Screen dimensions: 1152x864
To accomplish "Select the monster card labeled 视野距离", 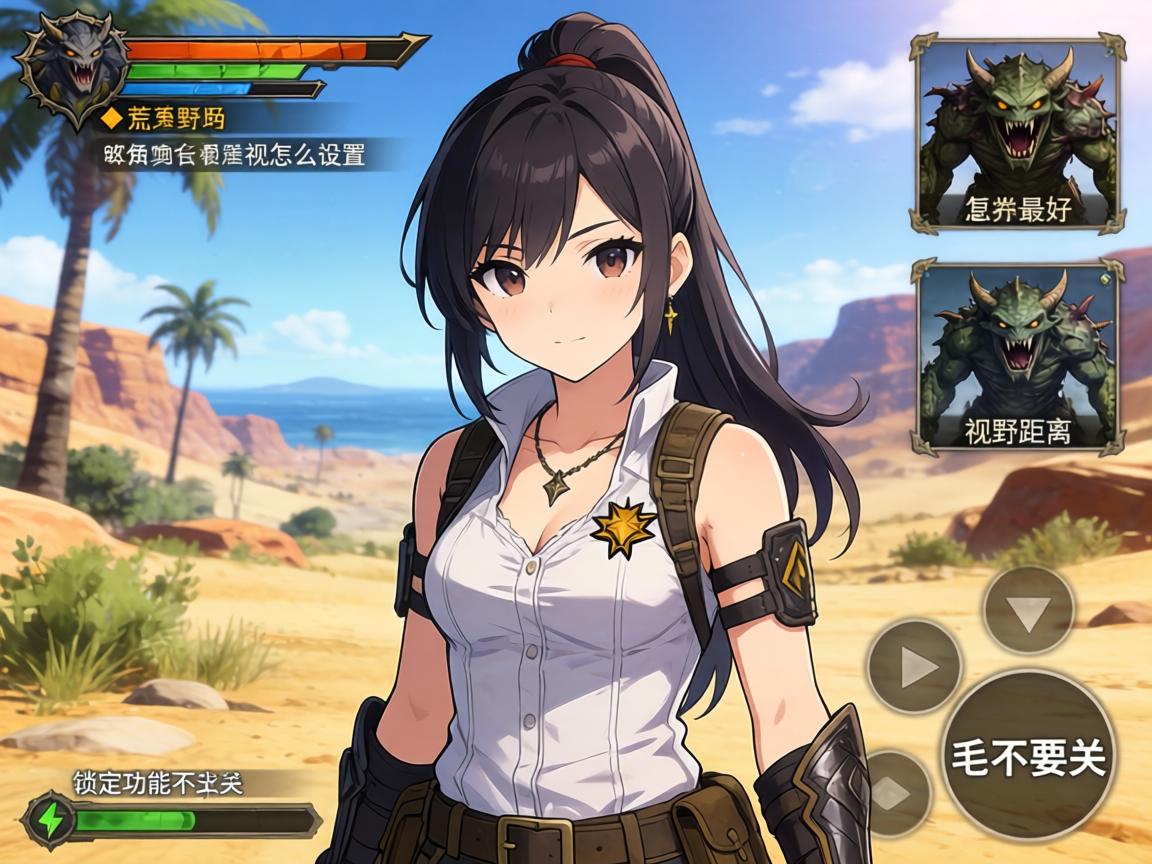I will 1018,356.
